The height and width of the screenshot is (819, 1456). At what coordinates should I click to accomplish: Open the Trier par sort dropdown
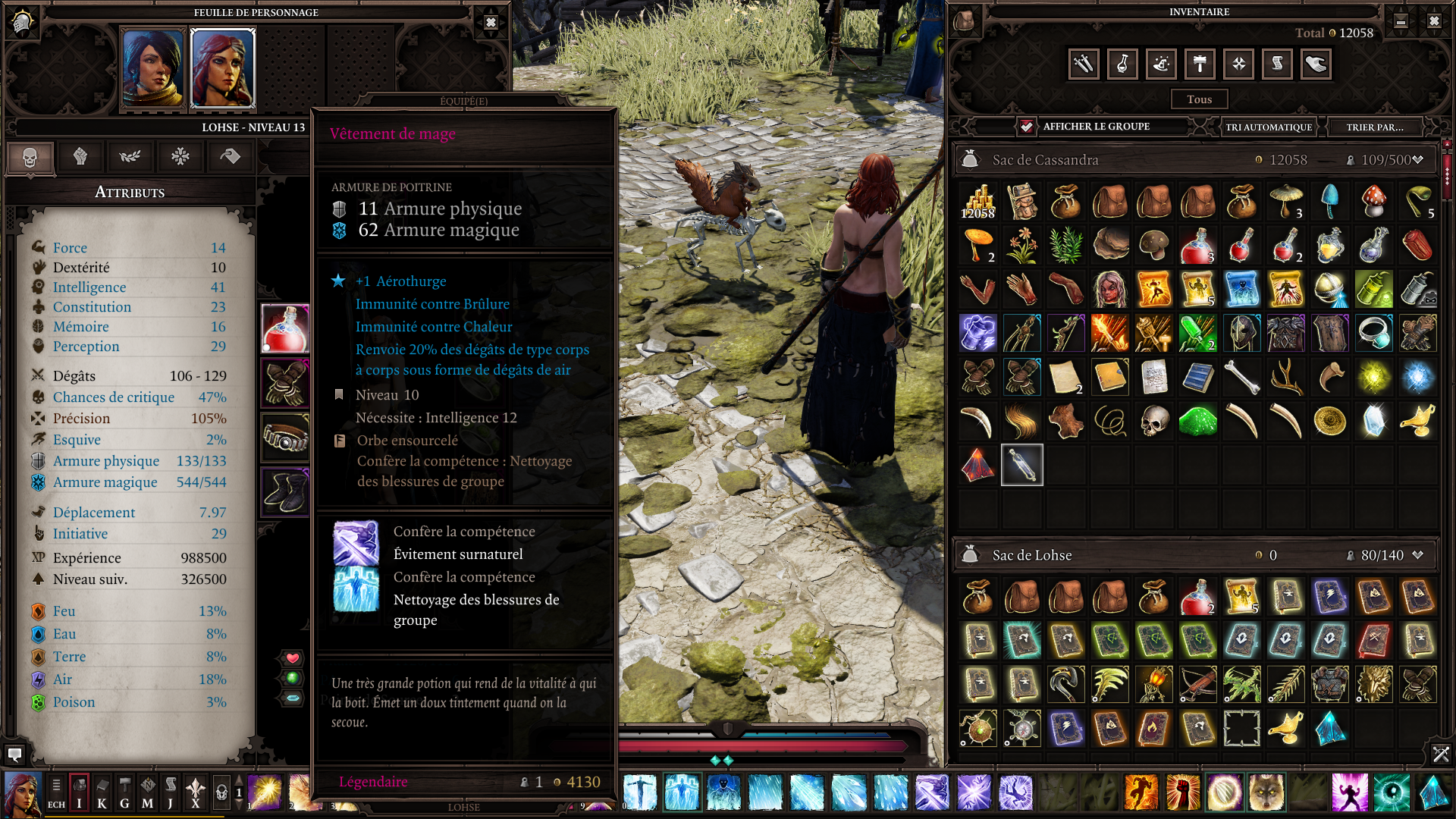pyautogui.click(x=1375, y=127)
